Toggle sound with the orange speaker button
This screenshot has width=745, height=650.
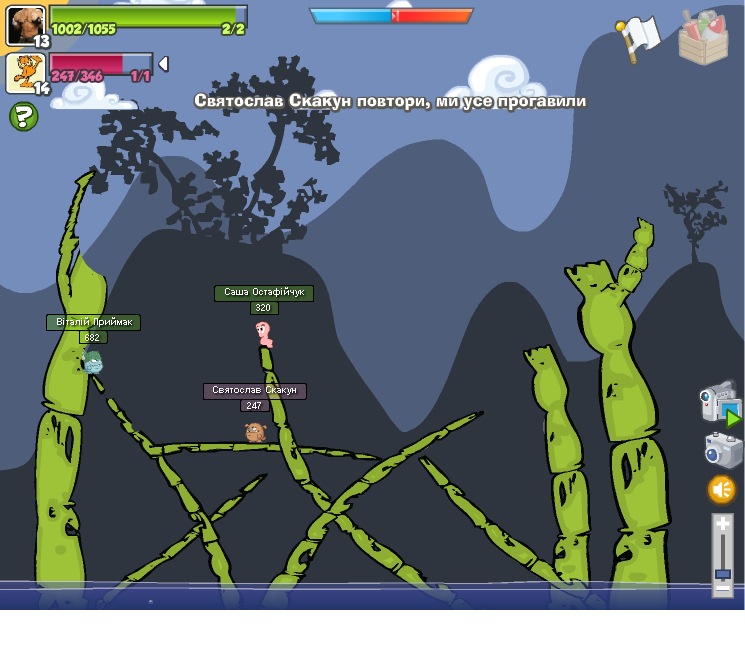click(722, 489)
